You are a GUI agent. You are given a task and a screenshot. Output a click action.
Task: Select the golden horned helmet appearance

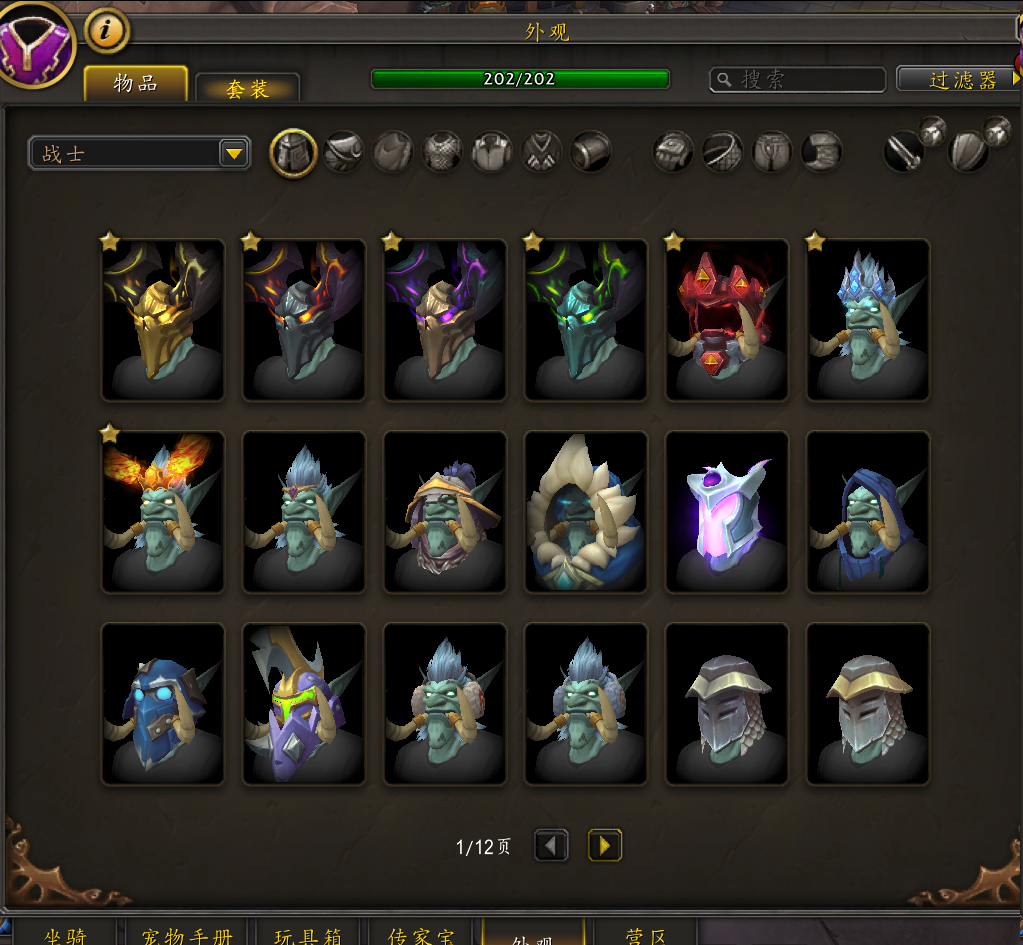163,320
